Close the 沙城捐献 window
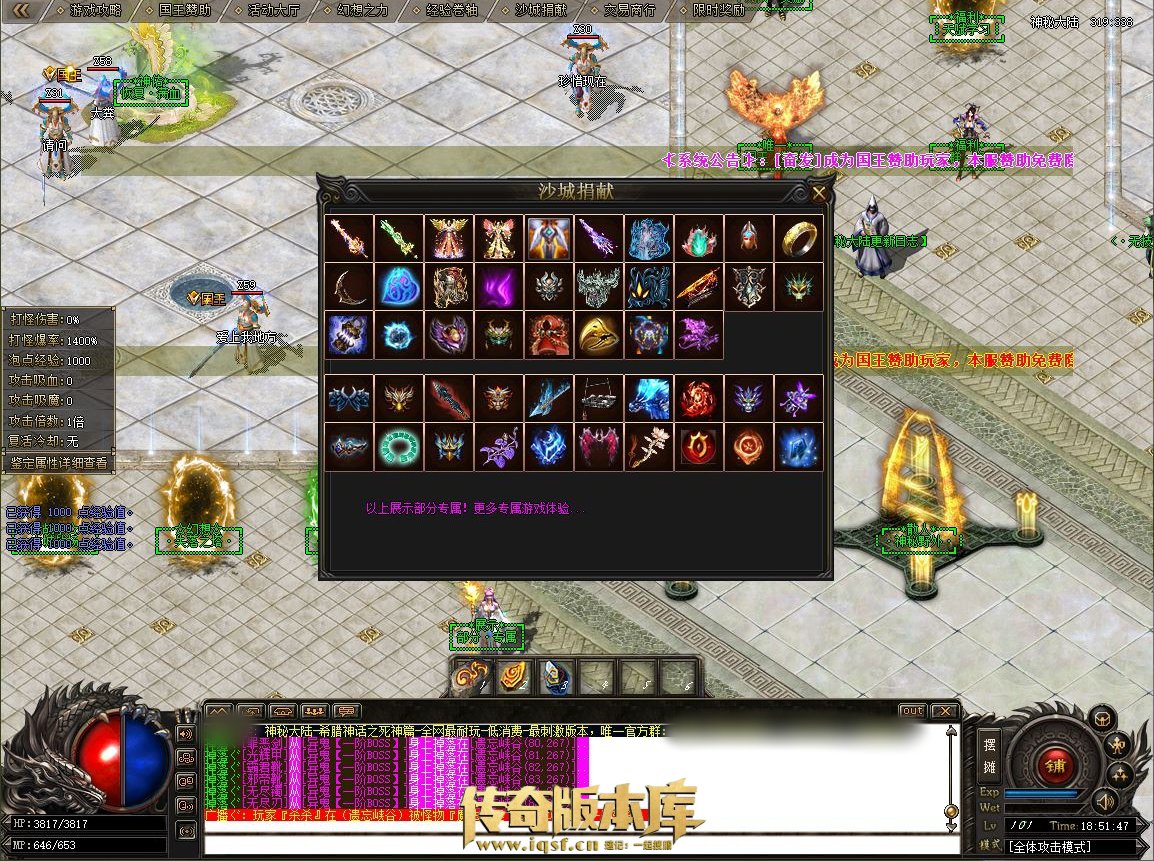Viewport: 1154px width, 861px height. point(819,193)
